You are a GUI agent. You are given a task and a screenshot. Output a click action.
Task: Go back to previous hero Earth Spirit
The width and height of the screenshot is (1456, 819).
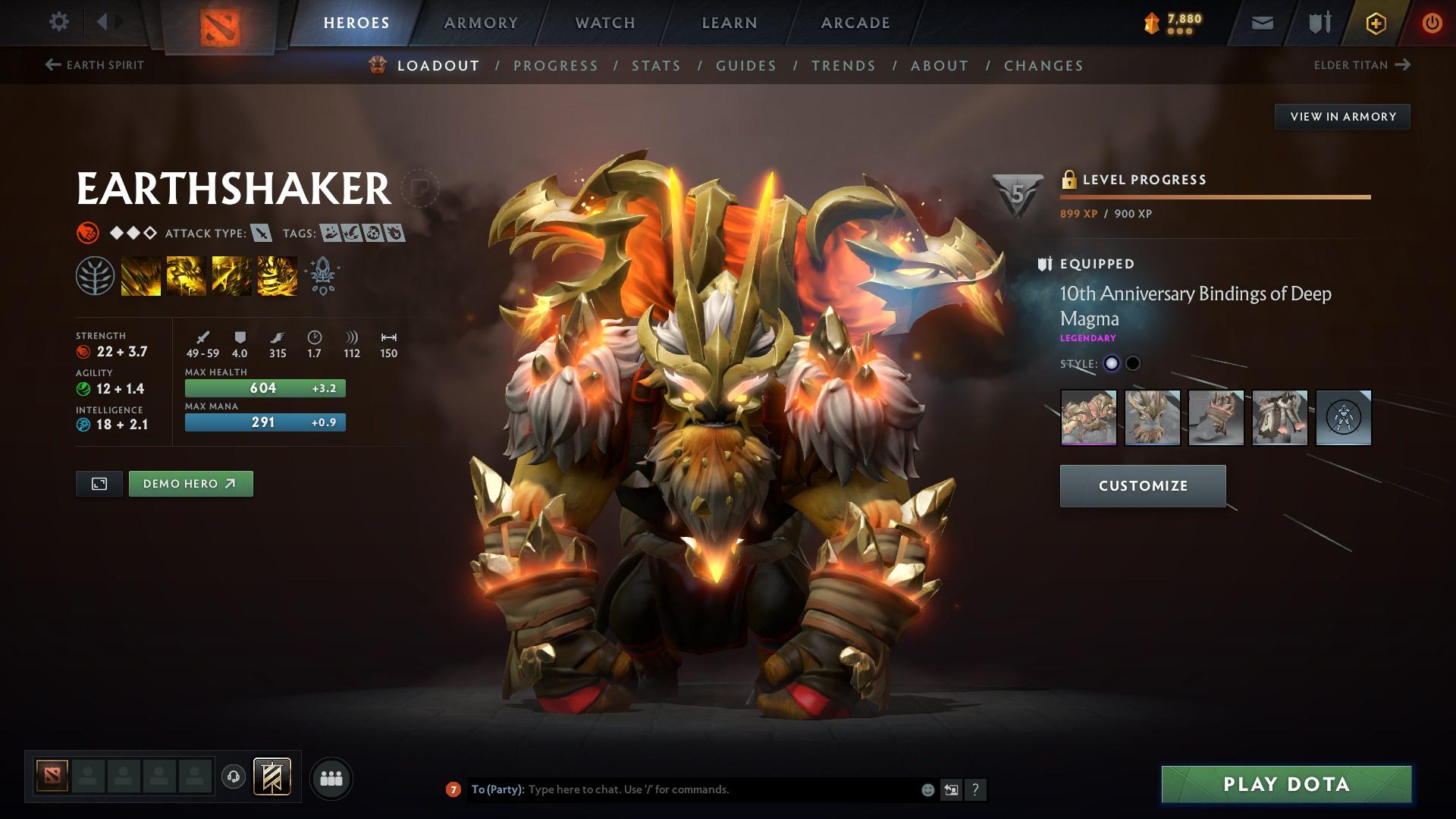pos(95,65)
